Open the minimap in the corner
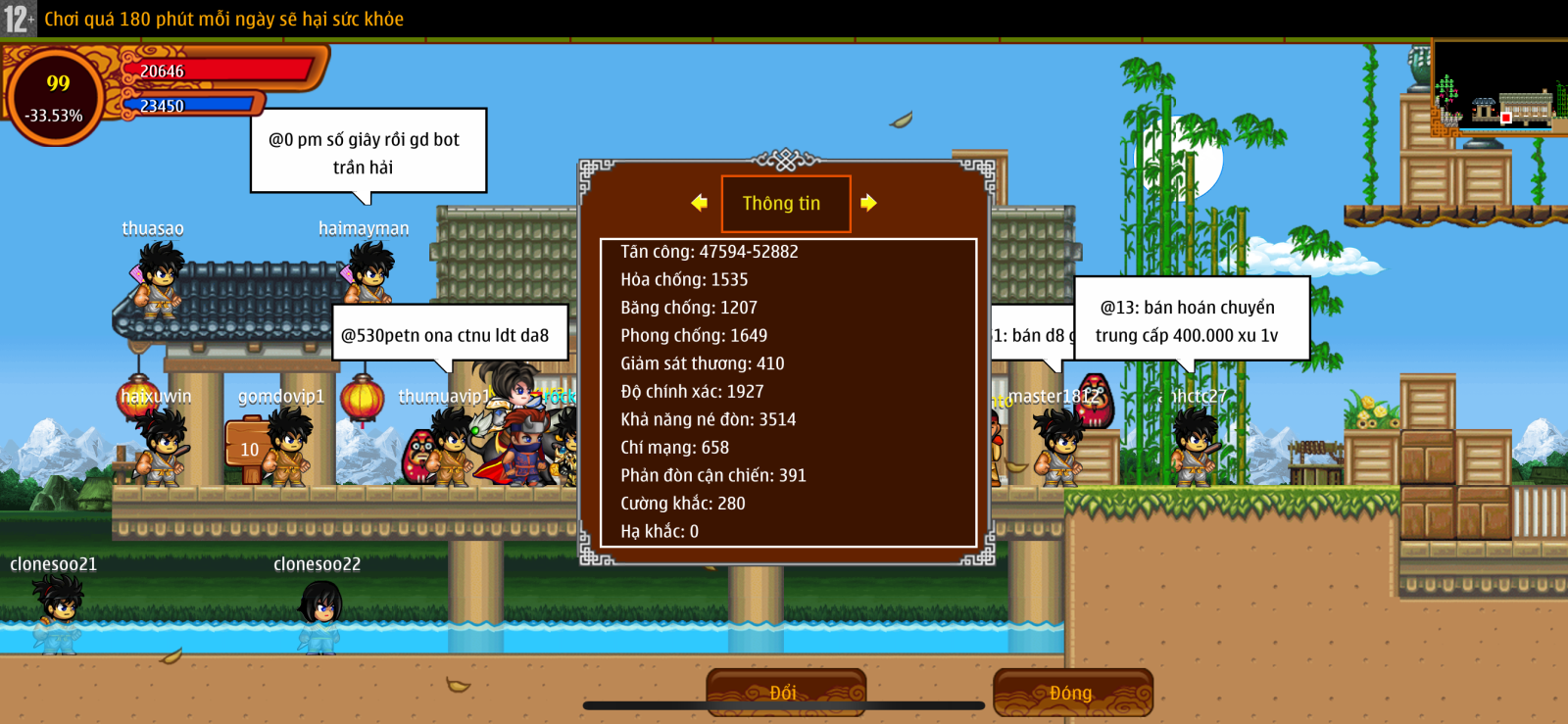Viewport: 1568px width, 724px height. click(x=1498, y=88)
